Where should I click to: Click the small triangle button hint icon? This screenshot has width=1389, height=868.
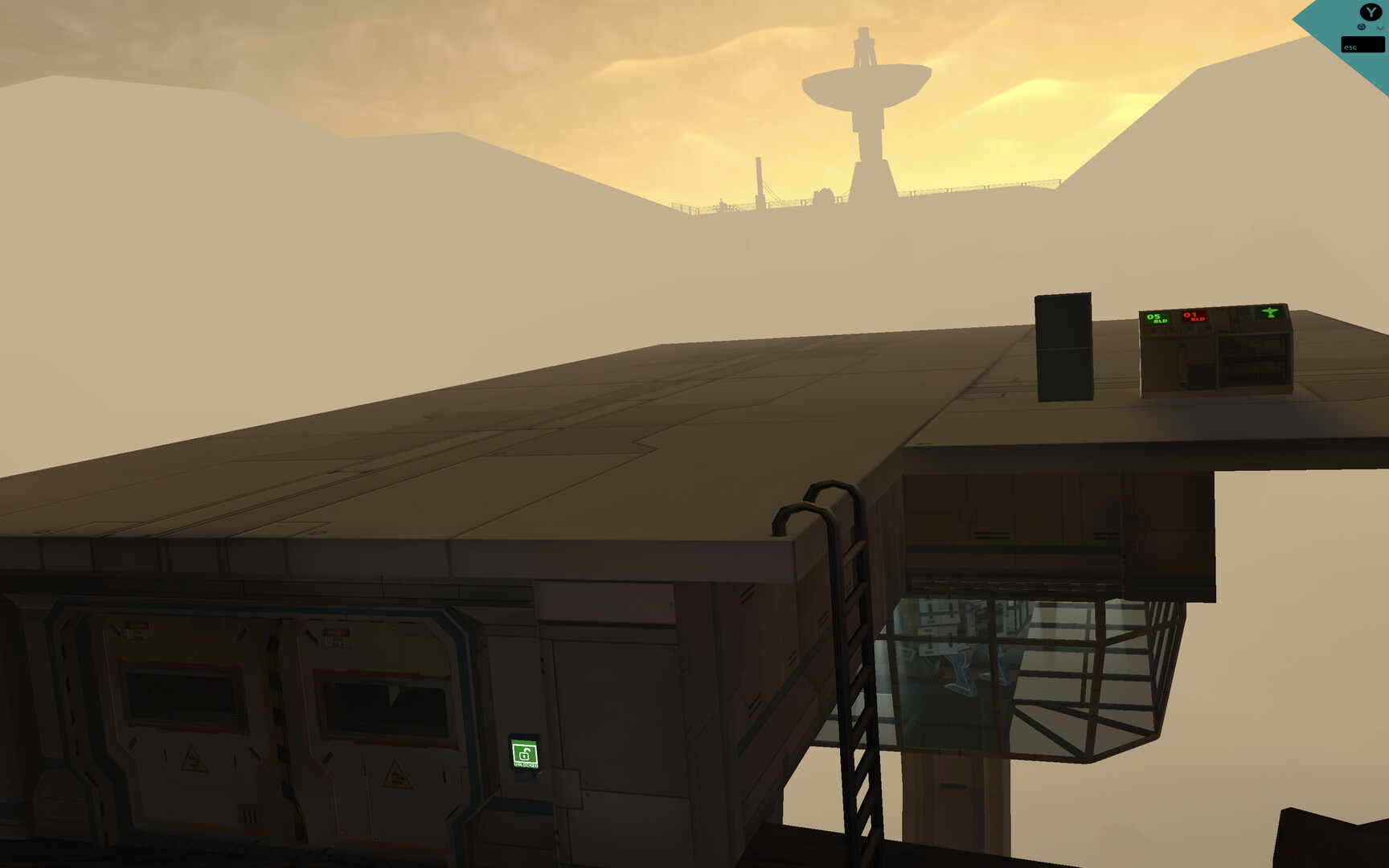point(1361,27)
